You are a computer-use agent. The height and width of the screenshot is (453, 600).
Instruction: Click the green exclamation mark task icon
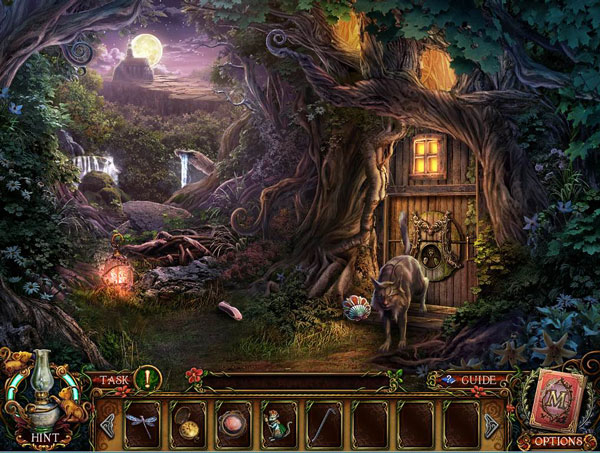[147, 378]
